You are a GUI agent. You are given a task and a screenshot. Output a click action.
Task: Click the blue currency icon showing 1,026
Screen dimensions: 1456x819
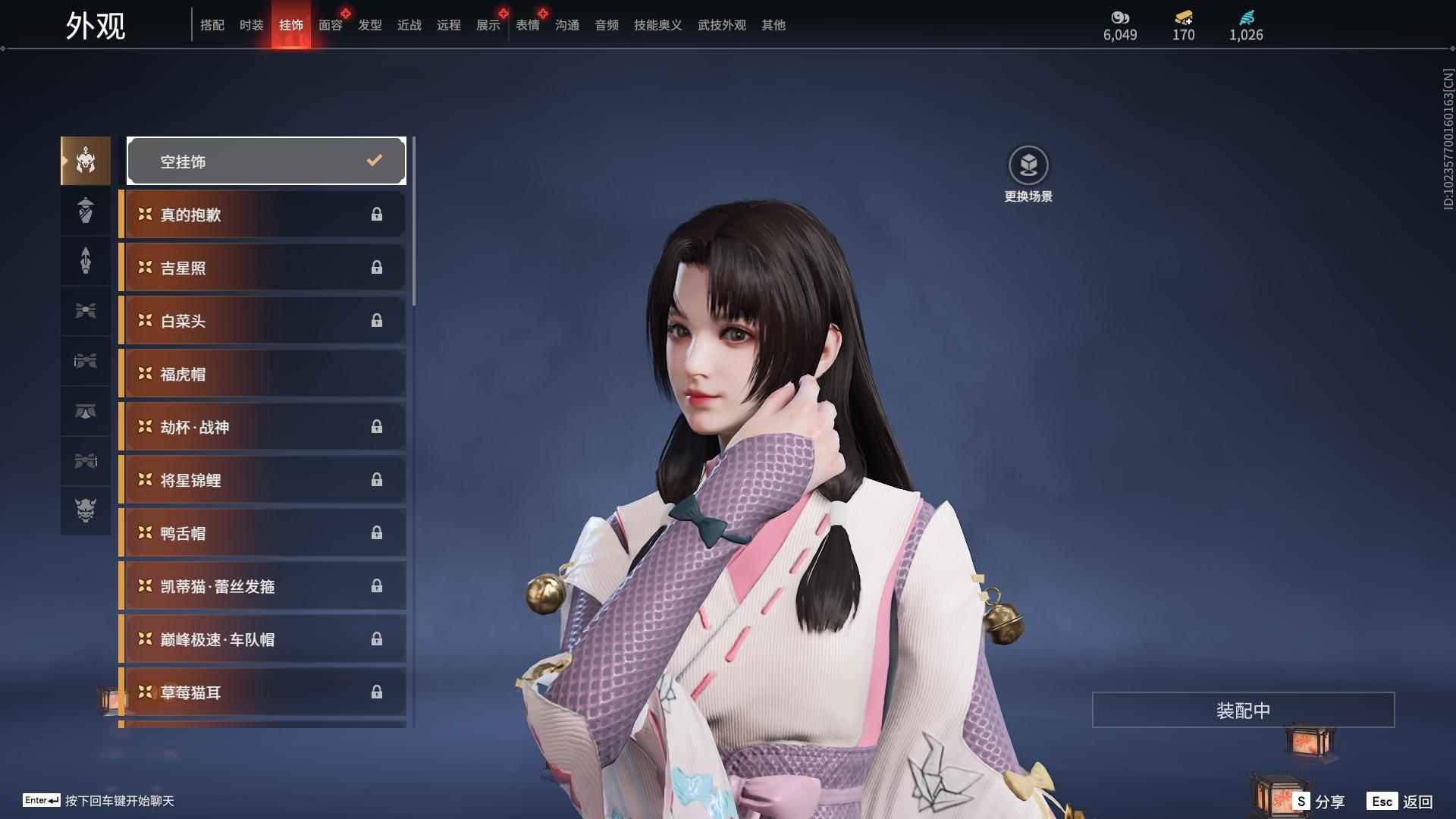[x=1246, y=19]
